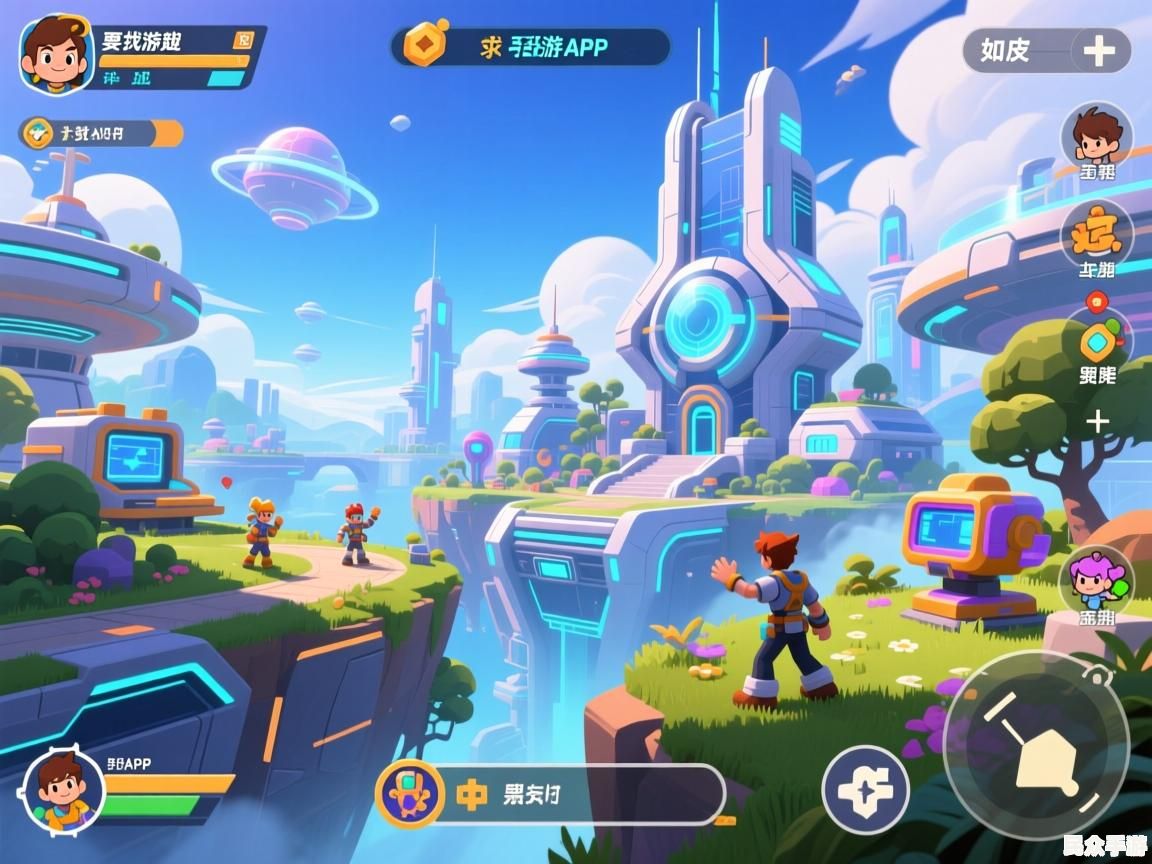
Task: Click the robot icon in bottom center bar
Action: (x=409, y=794)
